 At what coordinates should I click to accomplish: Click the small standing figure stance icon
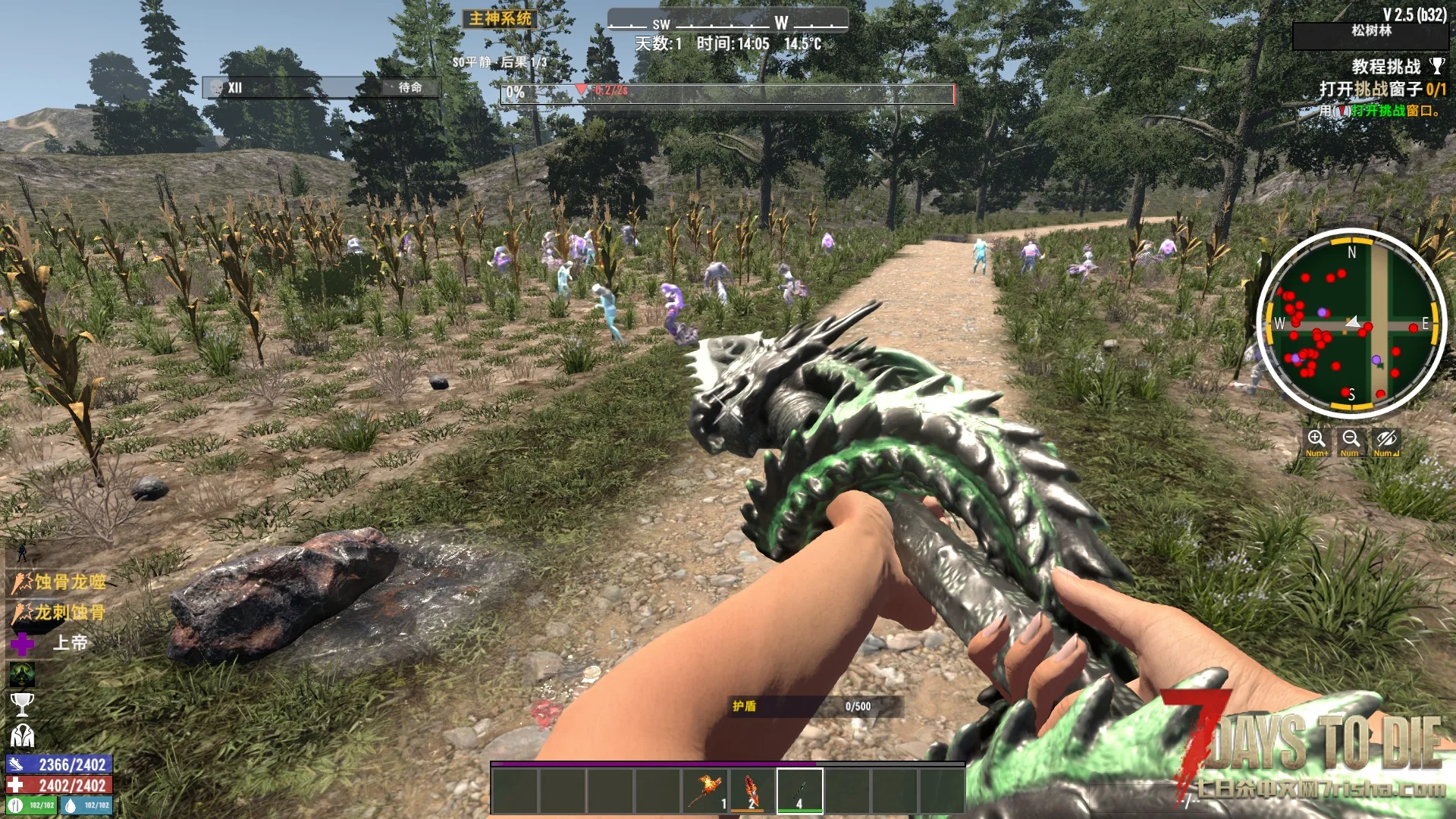coord(22,552)
